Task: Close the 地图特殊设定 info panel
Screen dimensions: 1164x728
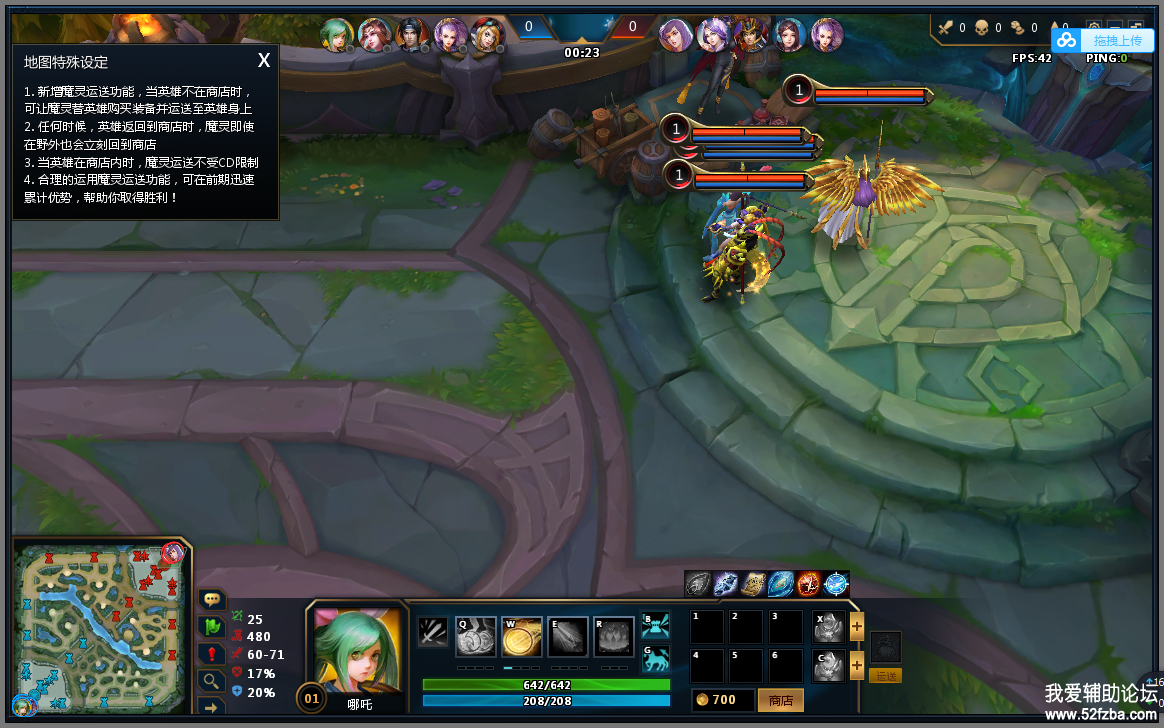Action: [x=264, y=61]
